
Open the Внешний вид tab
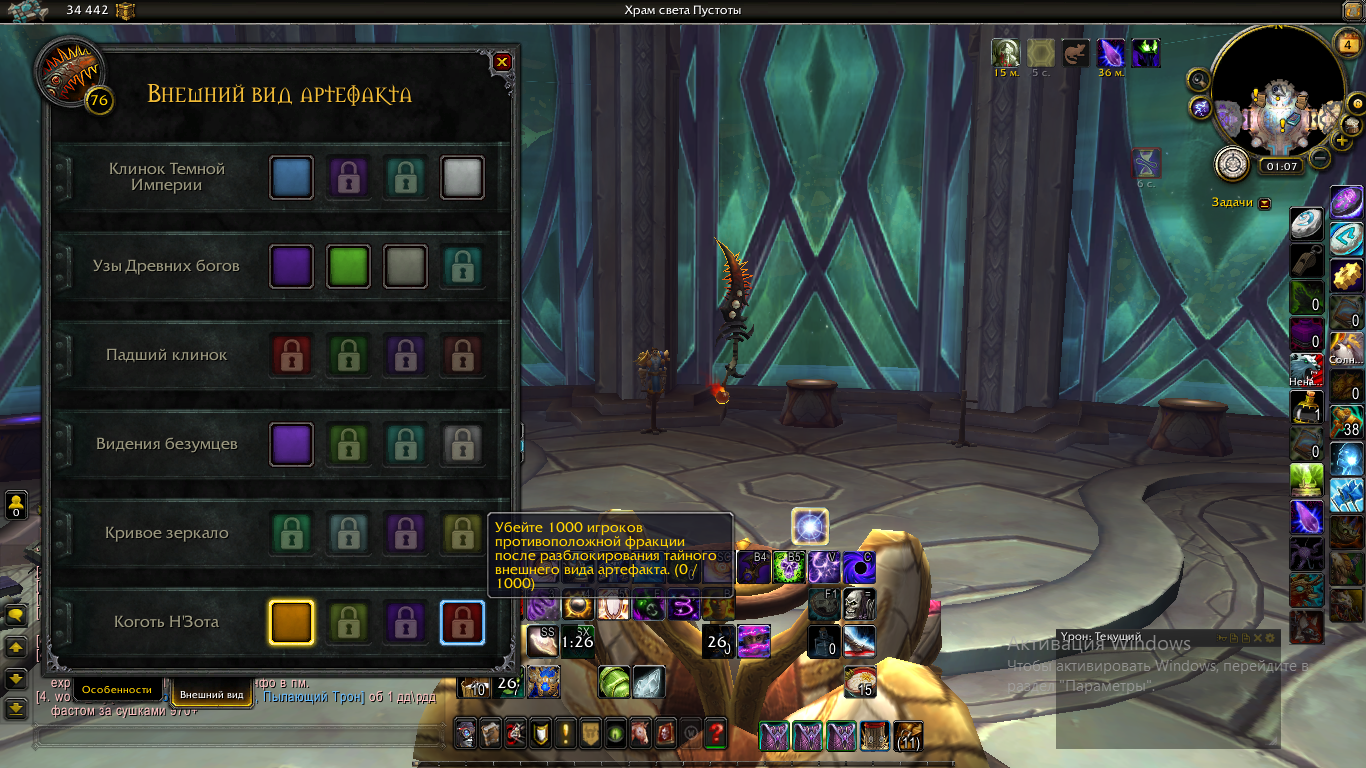pos(211,694)
